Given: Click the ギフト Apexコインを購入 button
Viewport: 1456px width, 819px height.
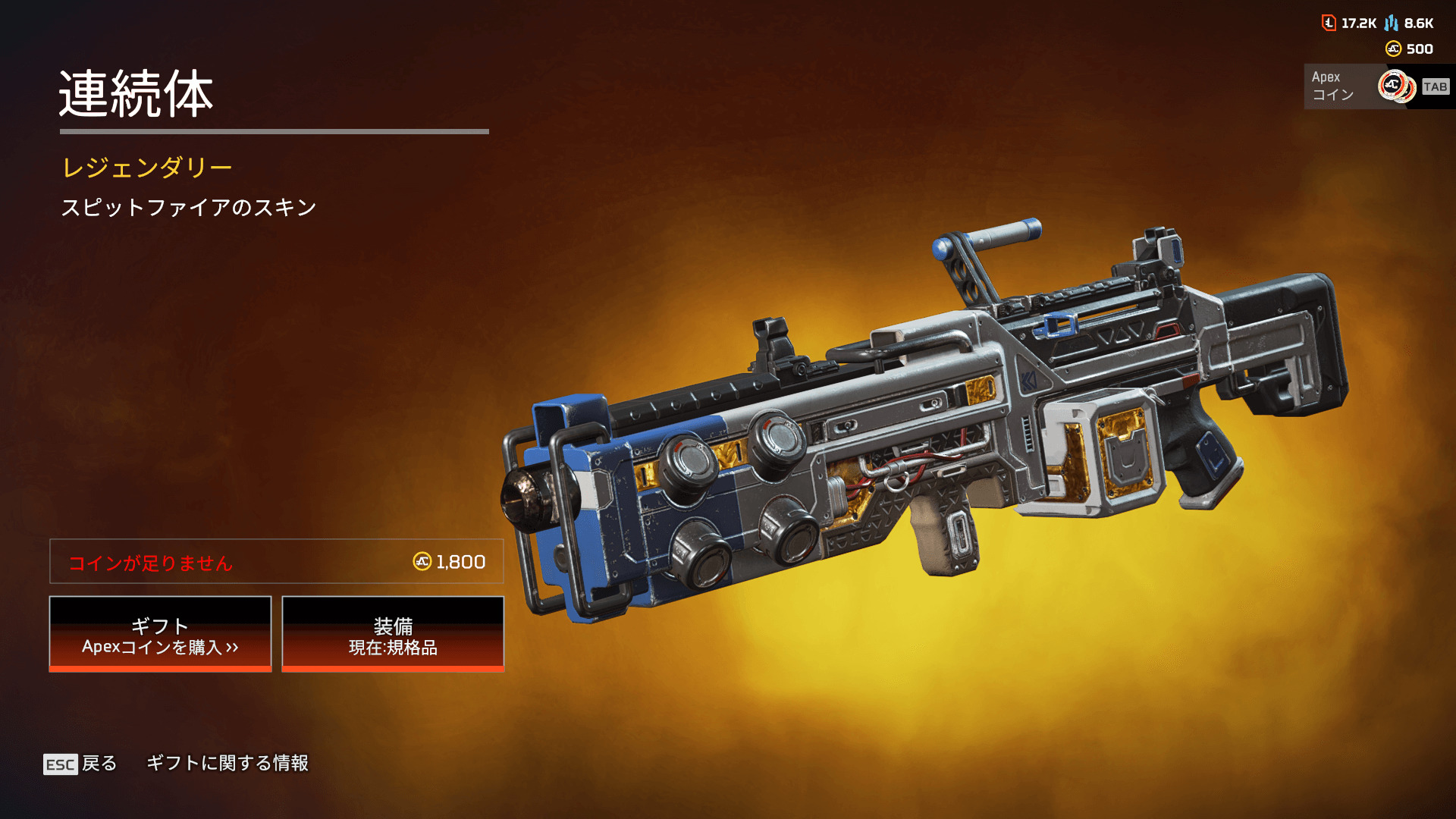Looking at the screenshot, I should pos(160,634).
